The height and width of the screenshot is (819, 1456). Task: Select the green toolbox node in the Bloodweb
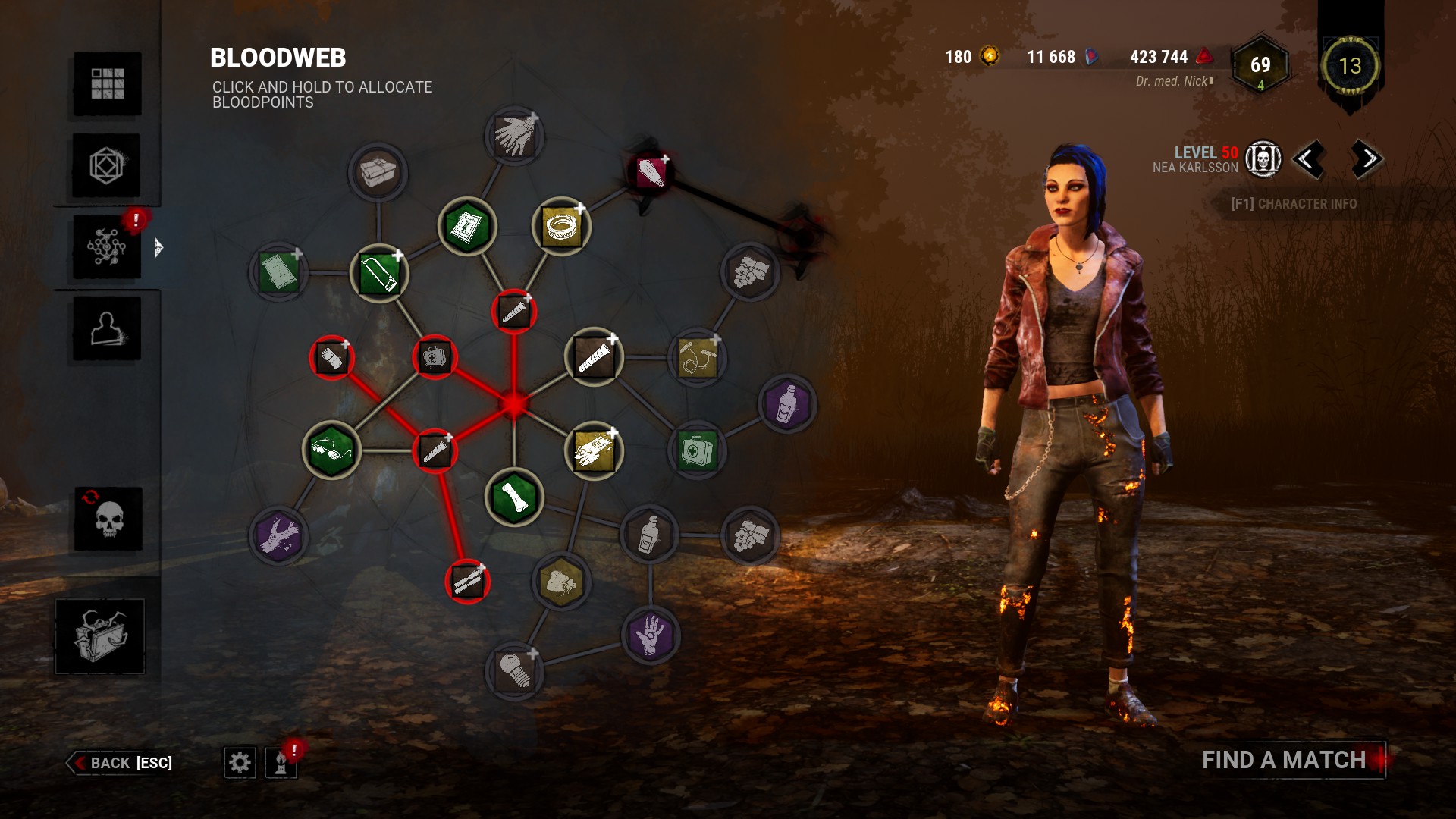click(378, 275)
